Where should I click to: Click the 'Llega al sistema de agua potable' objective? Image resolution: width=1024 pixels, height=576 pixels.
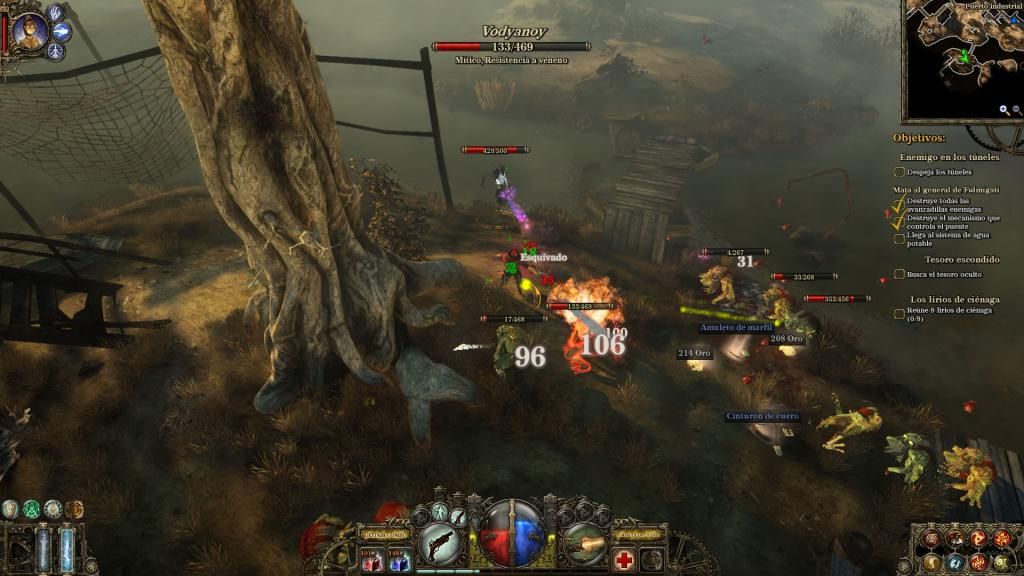coord(899,239)
